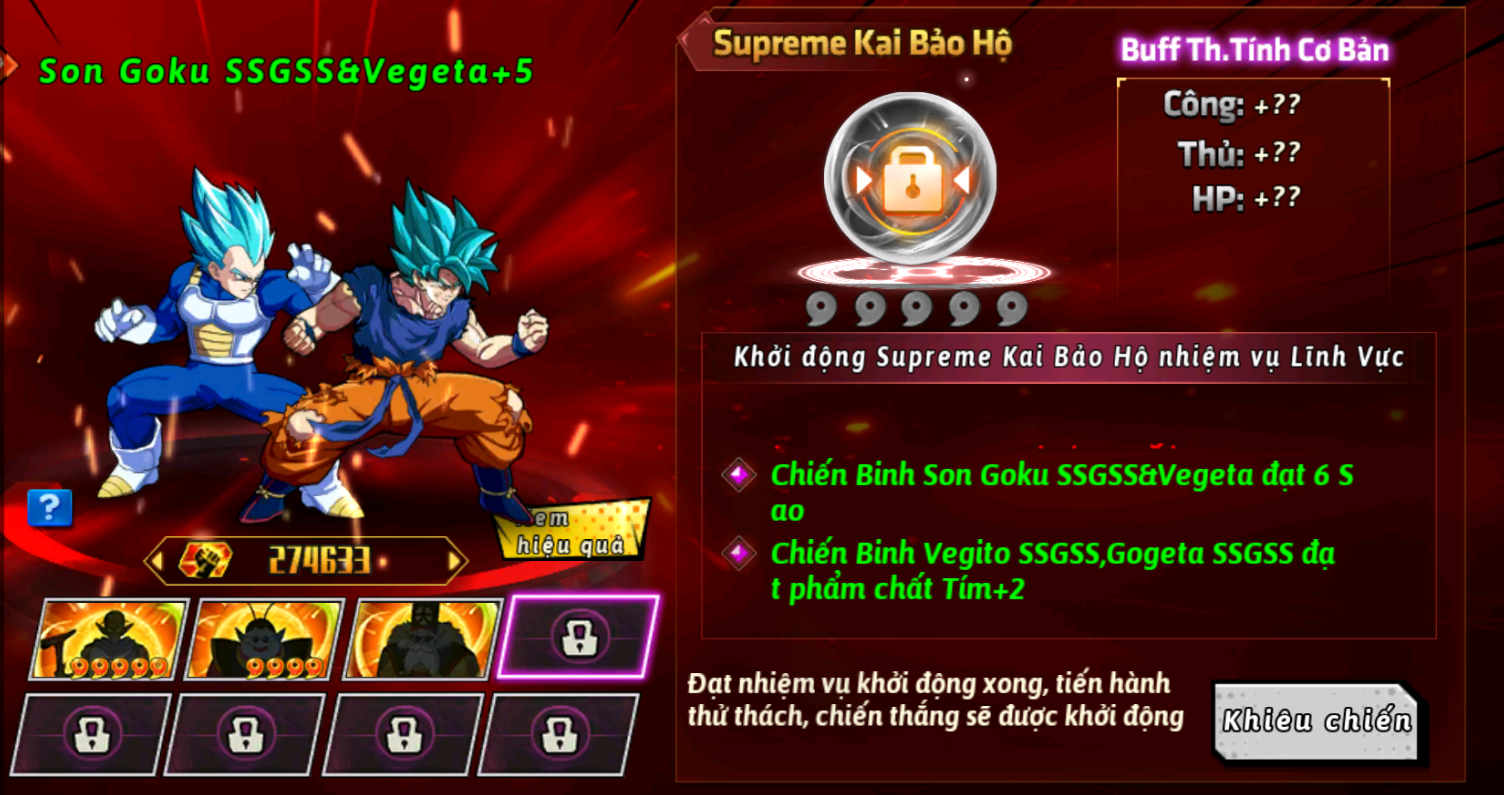Go to previous fighter with left arrow
The height and width of the screenshot is (795, 1504).
click(155, 561)
